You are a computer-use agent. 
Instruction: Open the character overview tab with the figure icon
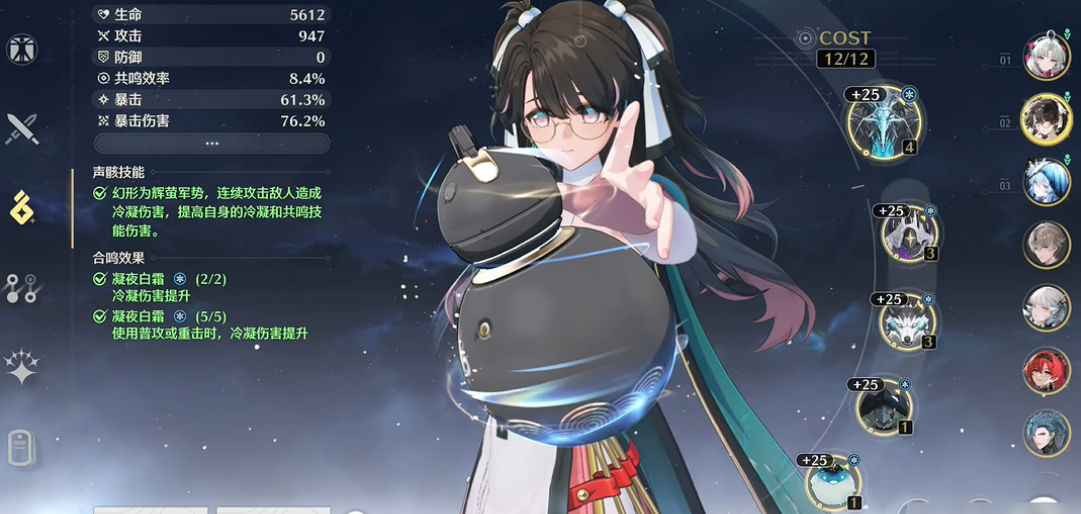click(22, 49)
